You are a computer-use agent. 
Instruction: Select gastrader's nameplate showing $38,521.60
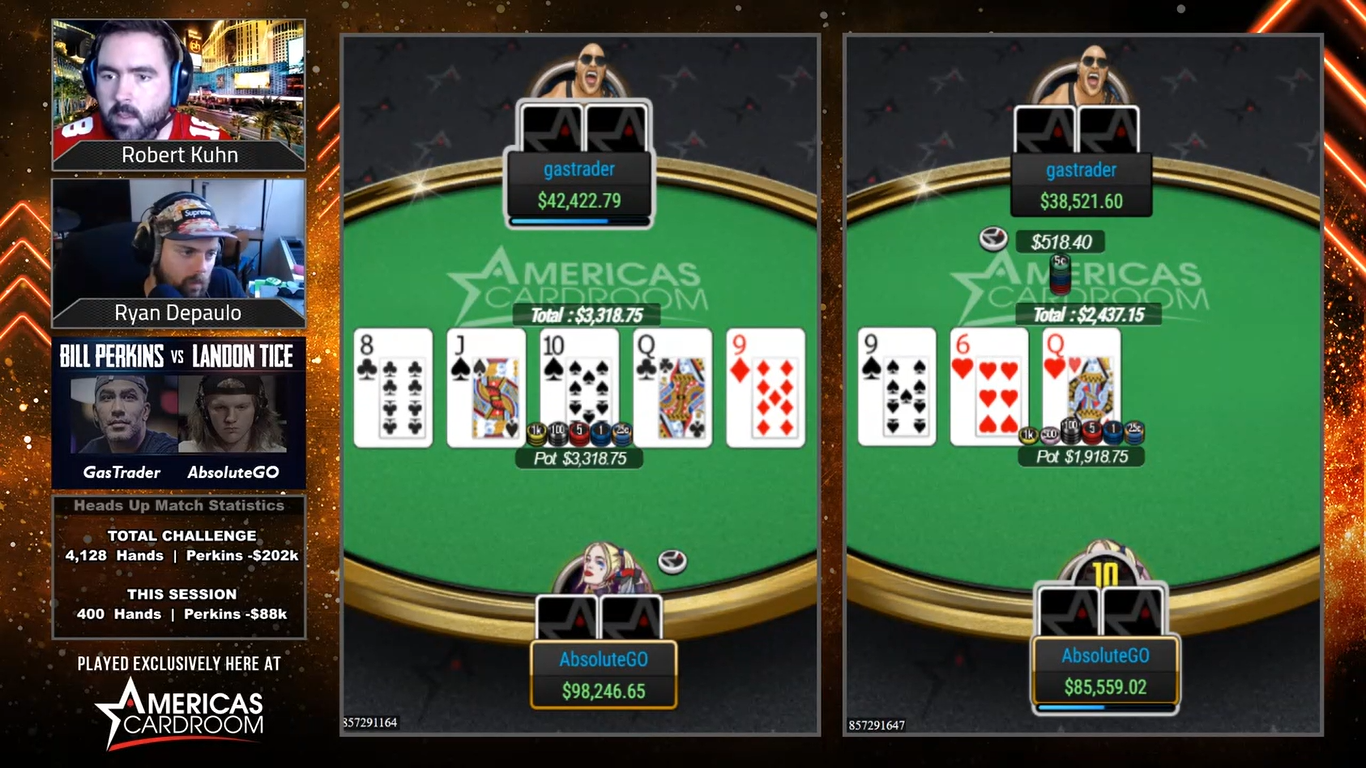[x=1081, y=186]
